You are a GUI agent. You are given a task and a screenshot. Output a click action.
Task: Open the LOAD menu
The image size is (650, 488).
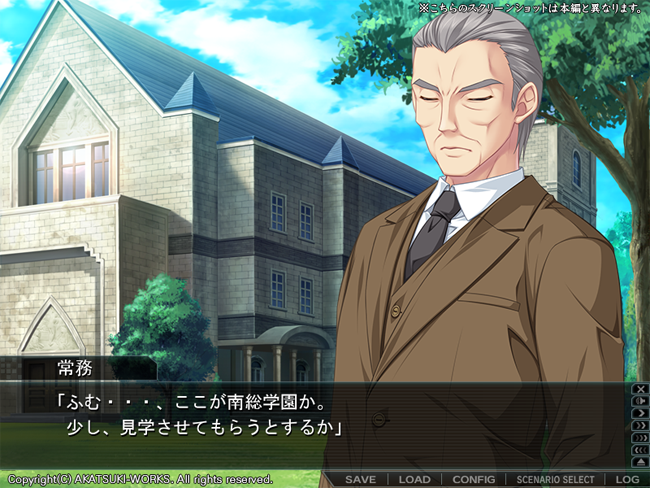point(414,480)
